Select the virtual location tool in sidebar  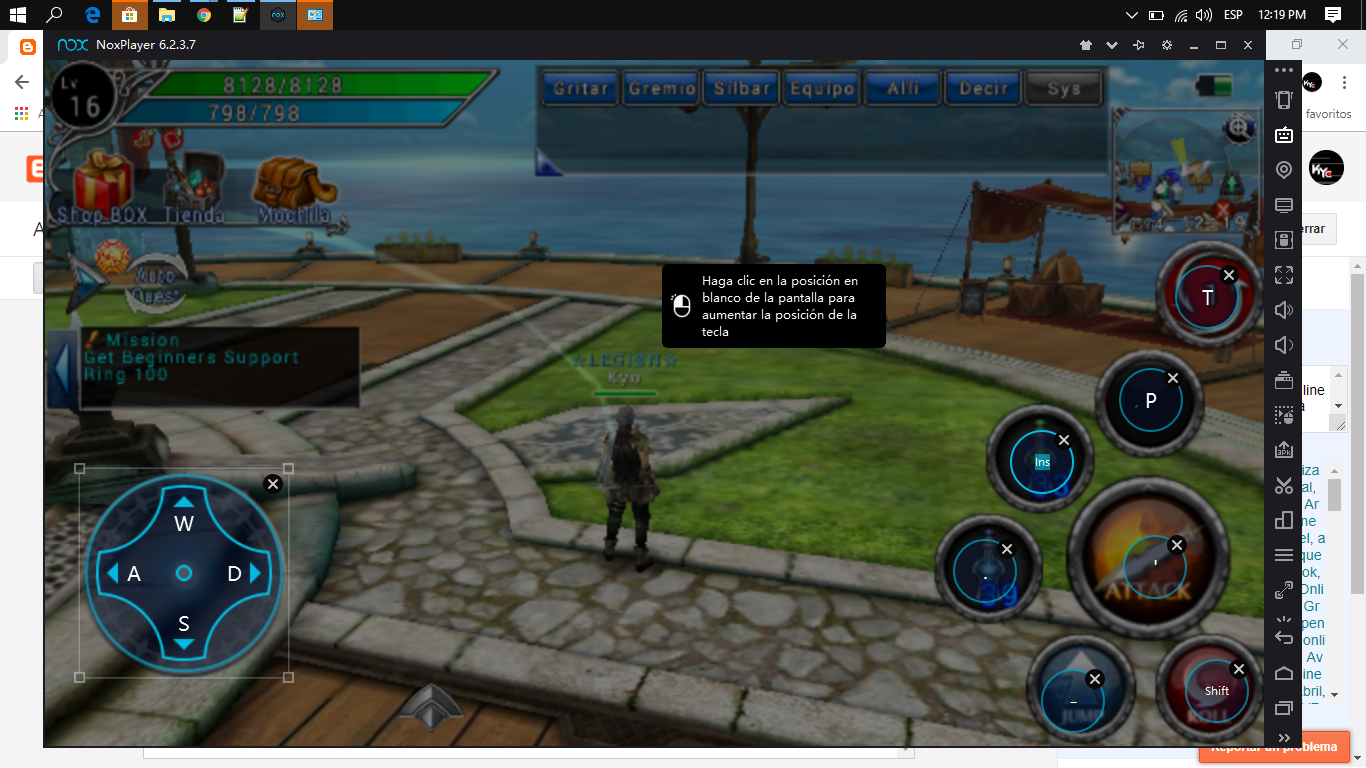(1284, 169)
